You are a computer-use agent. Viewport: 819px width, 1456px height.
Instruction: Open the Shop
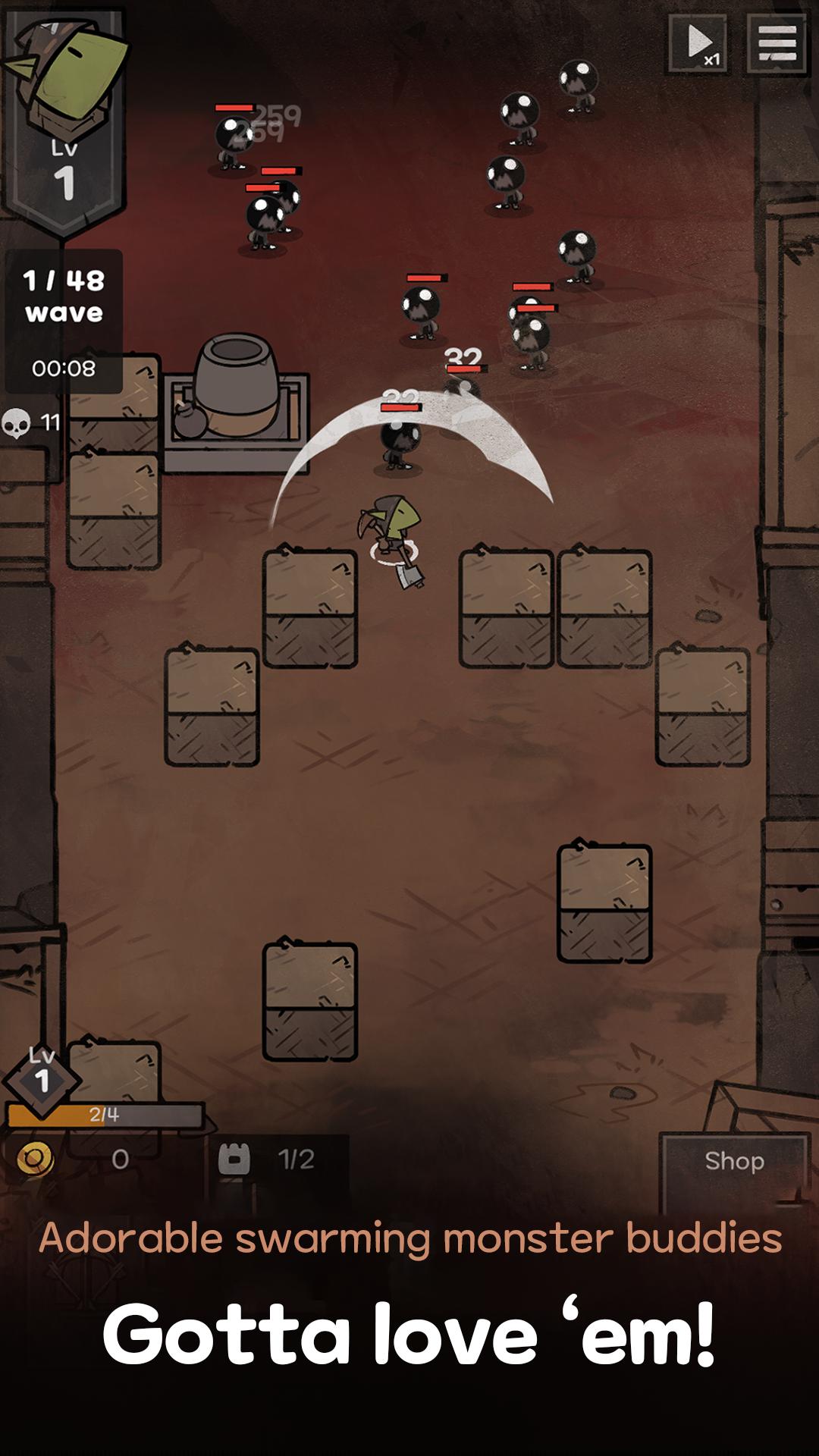(734, 1161)
